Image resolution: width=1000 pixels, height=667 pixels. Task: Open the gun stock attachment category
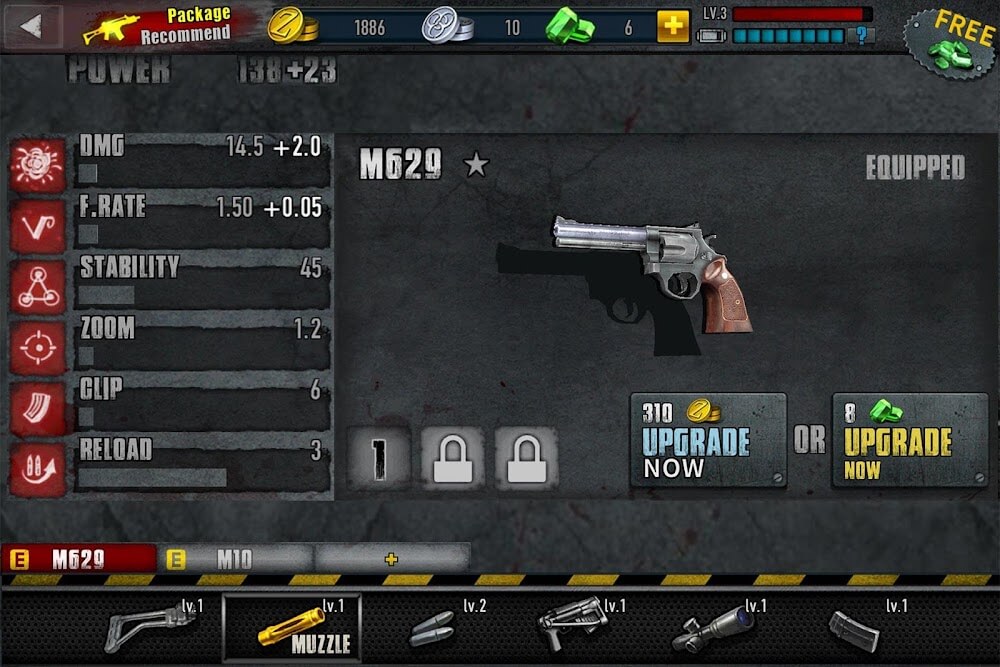(150, 628)
